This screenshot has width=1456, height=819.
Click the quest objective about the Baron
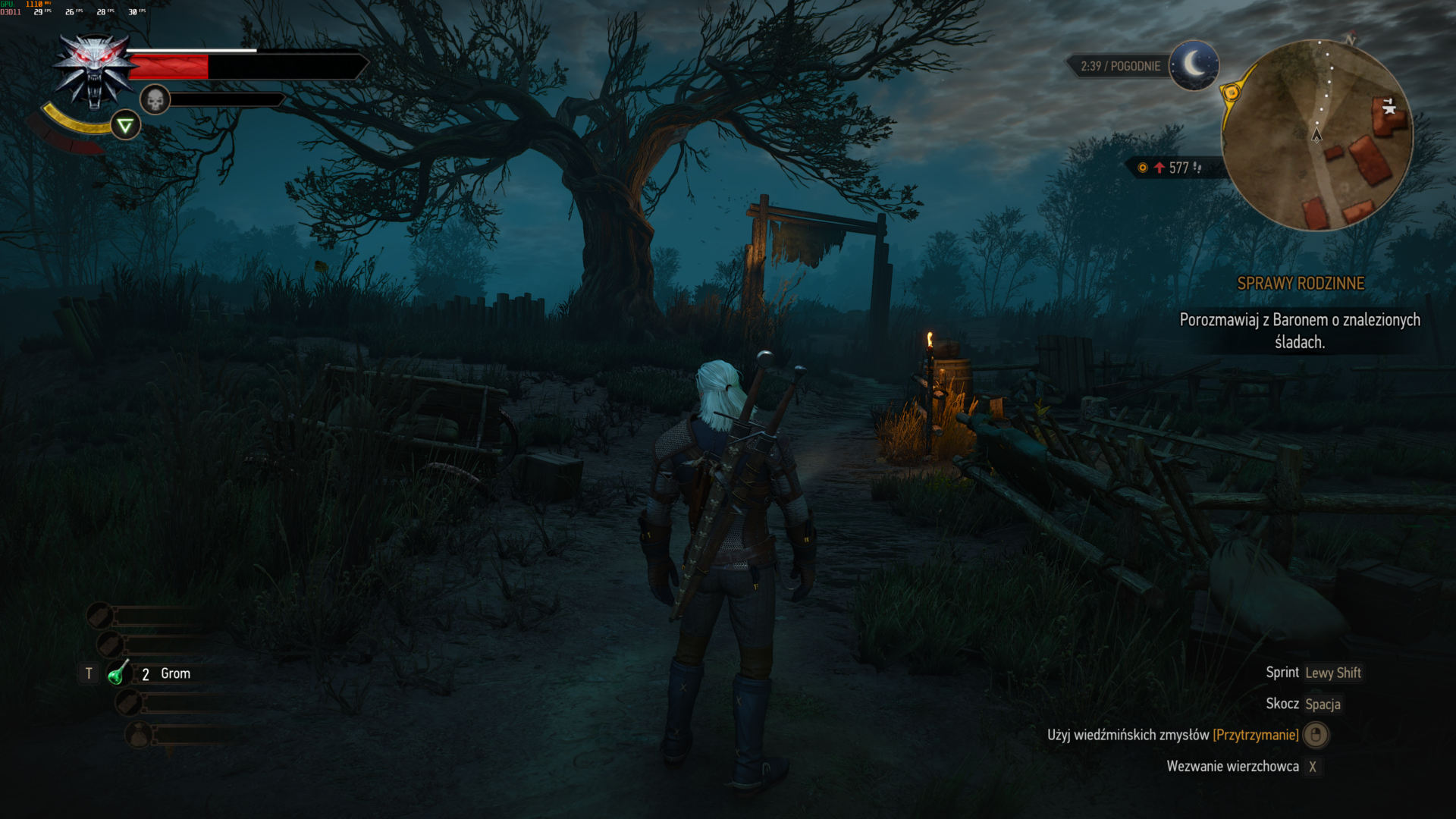click(1300, 331)
